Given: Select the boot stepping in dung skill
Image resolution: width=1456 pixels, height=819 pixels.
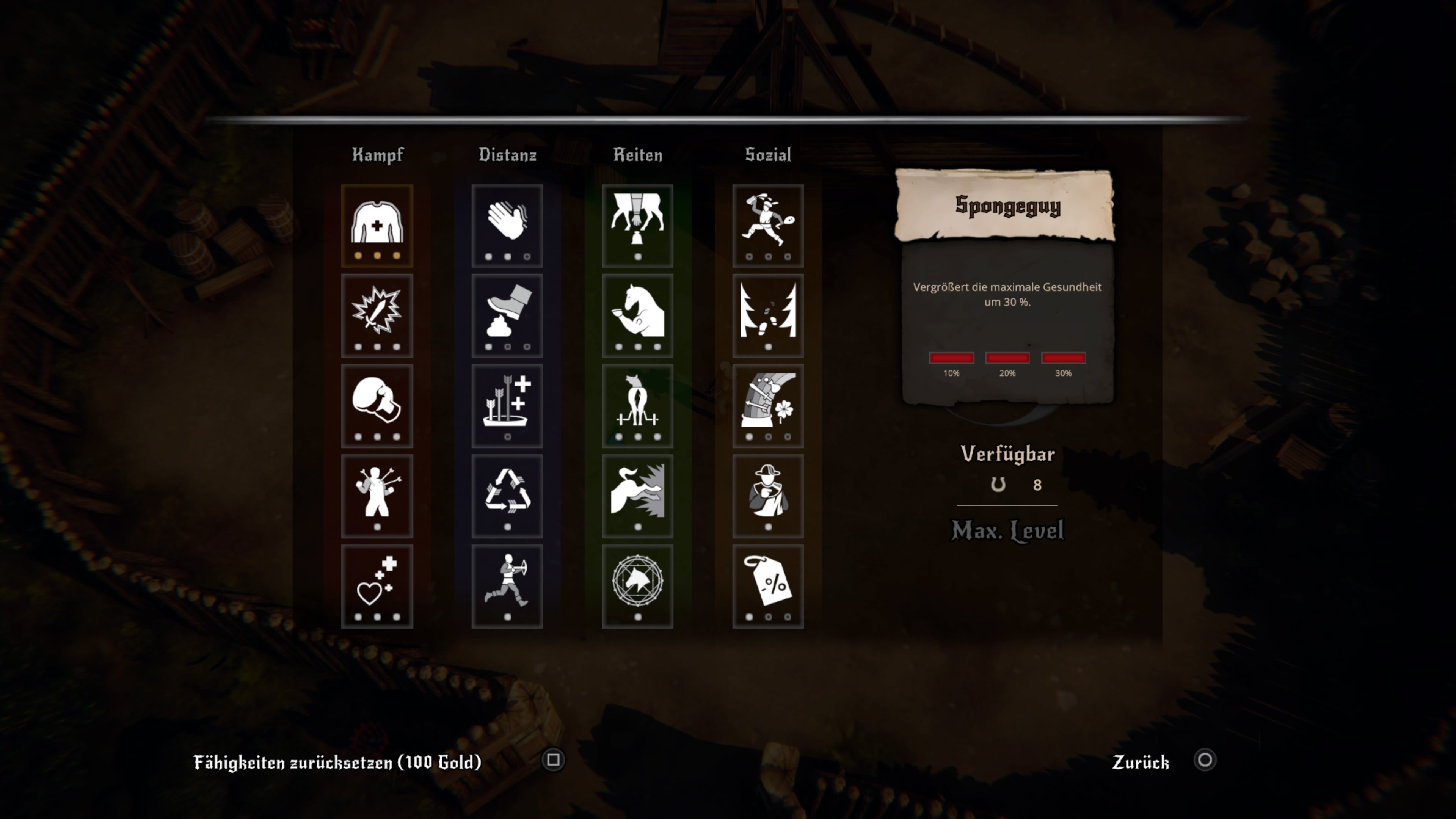Looking at the screenshot, I should [x=507, y=315].
